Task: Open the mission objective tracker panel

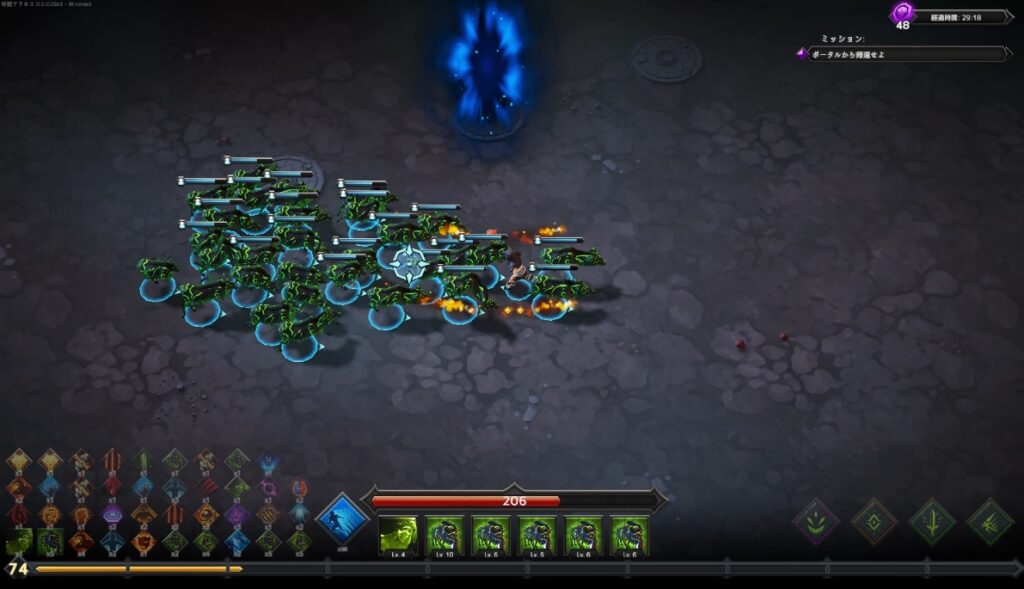Action: pos(905,53)
